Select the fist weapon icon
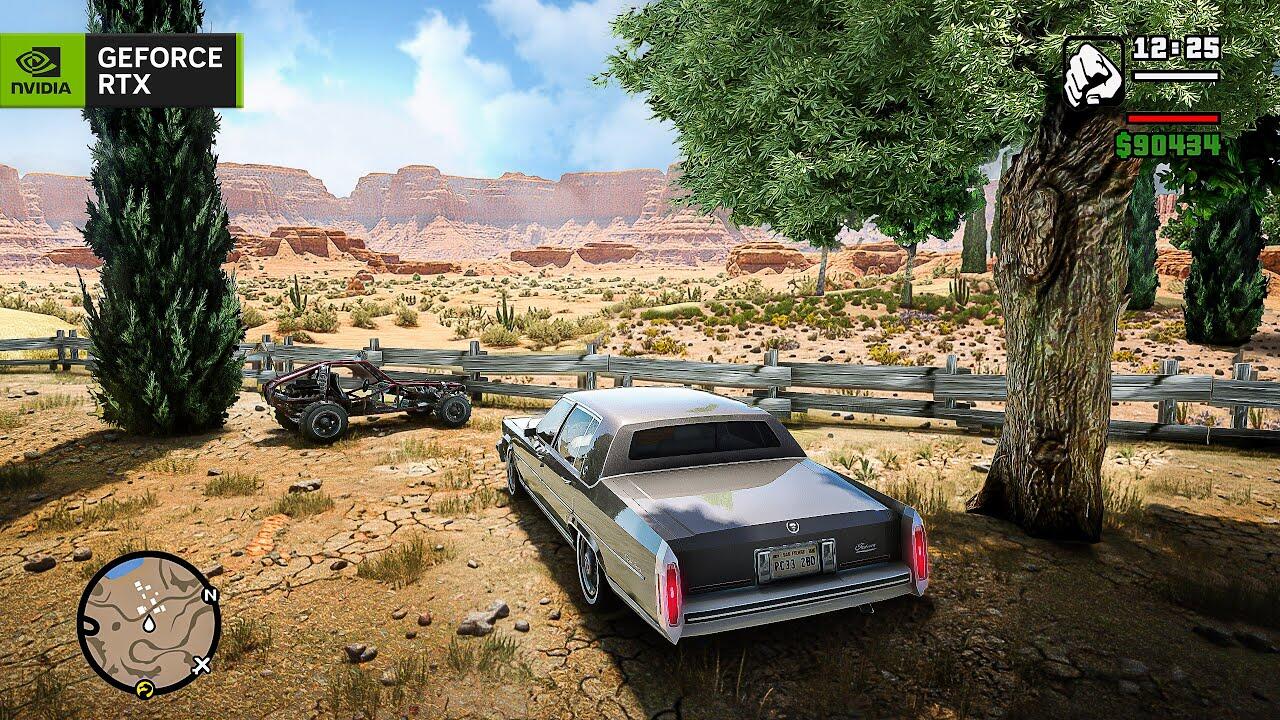 point(1093,72)
